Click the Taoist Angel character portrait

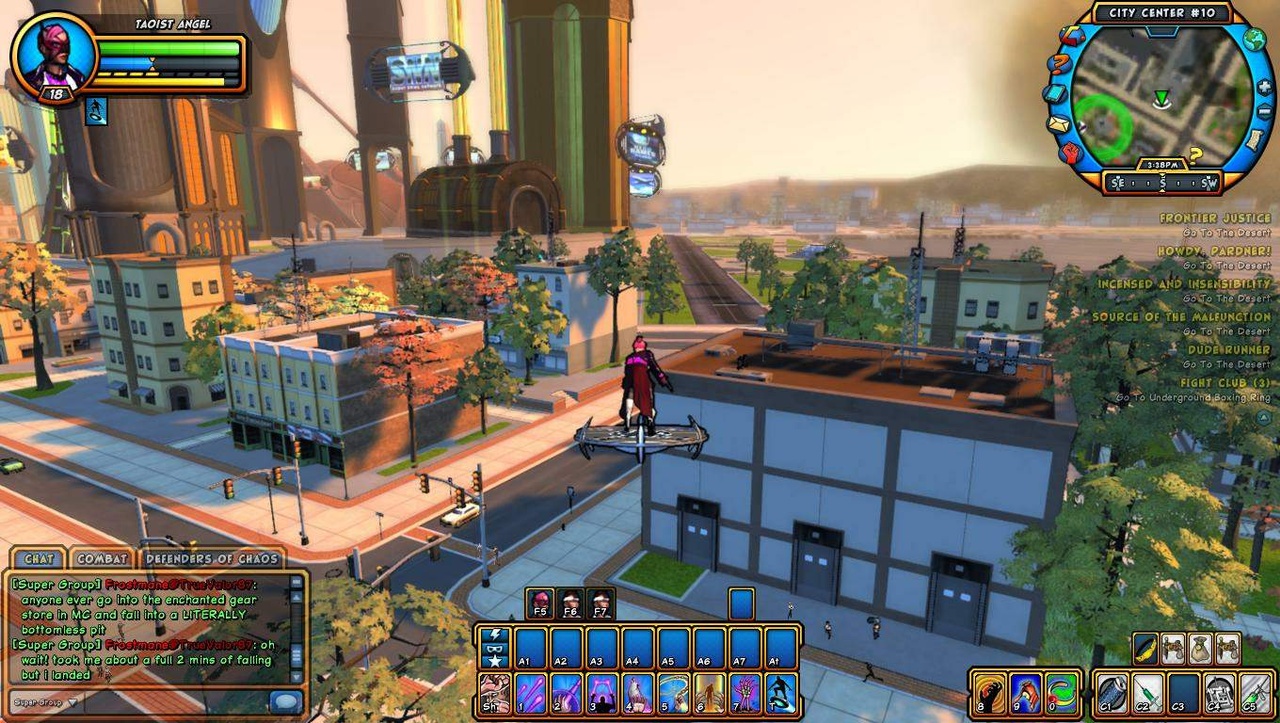pos(54,57)
